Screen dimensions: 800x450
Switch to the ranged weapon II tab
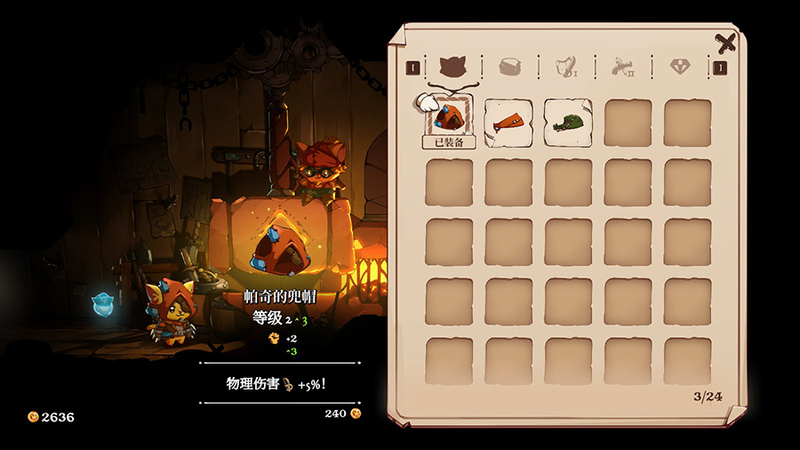pos(623,67)
